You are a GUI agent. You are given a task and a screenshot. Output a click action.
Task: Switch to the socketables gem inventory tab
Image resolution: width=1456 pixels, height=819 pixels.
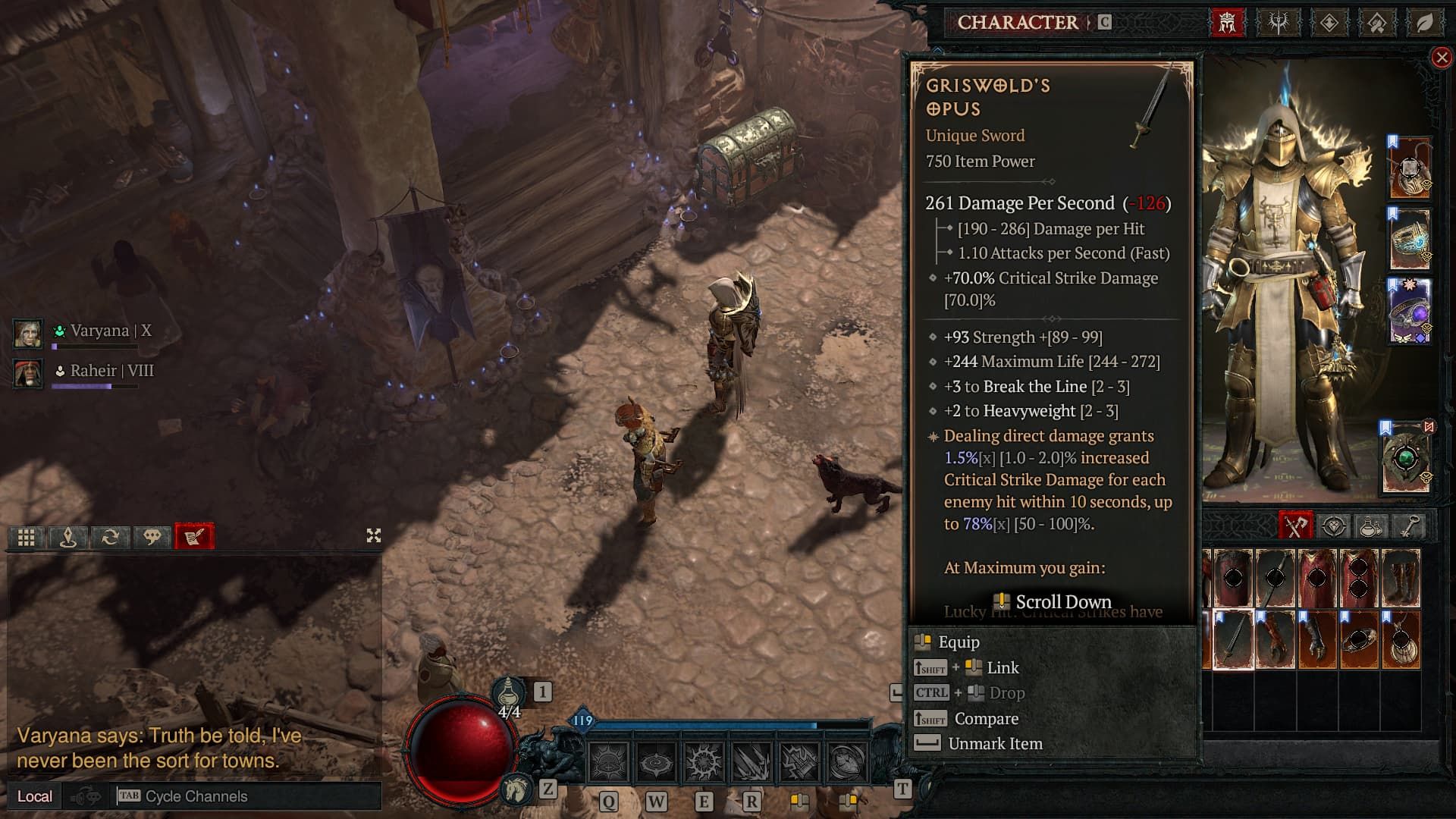[x=1333, y=526]
